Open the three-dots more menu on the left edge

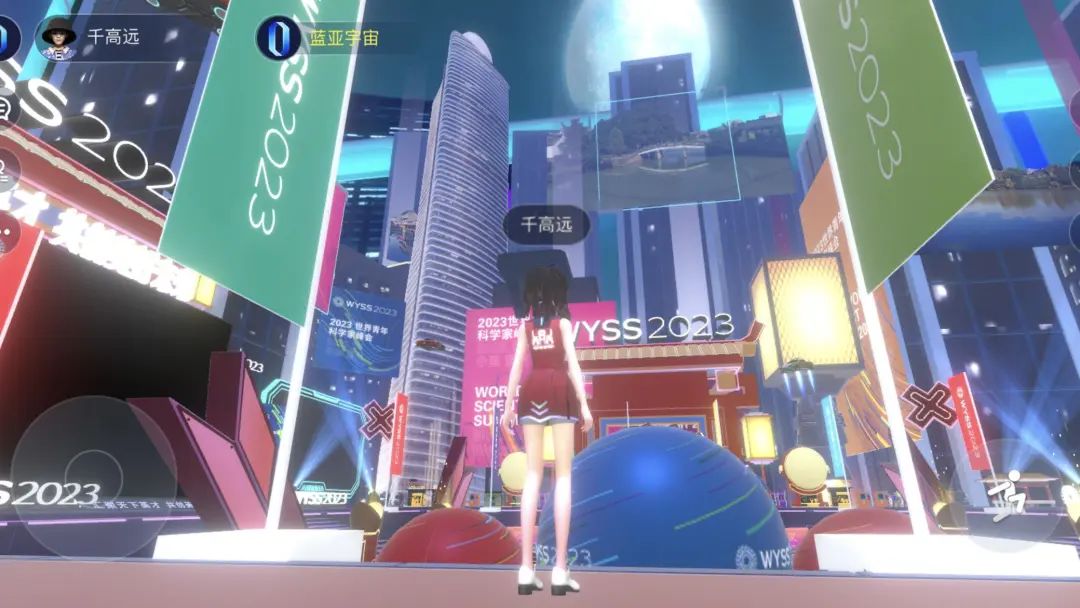coord(6,234)
